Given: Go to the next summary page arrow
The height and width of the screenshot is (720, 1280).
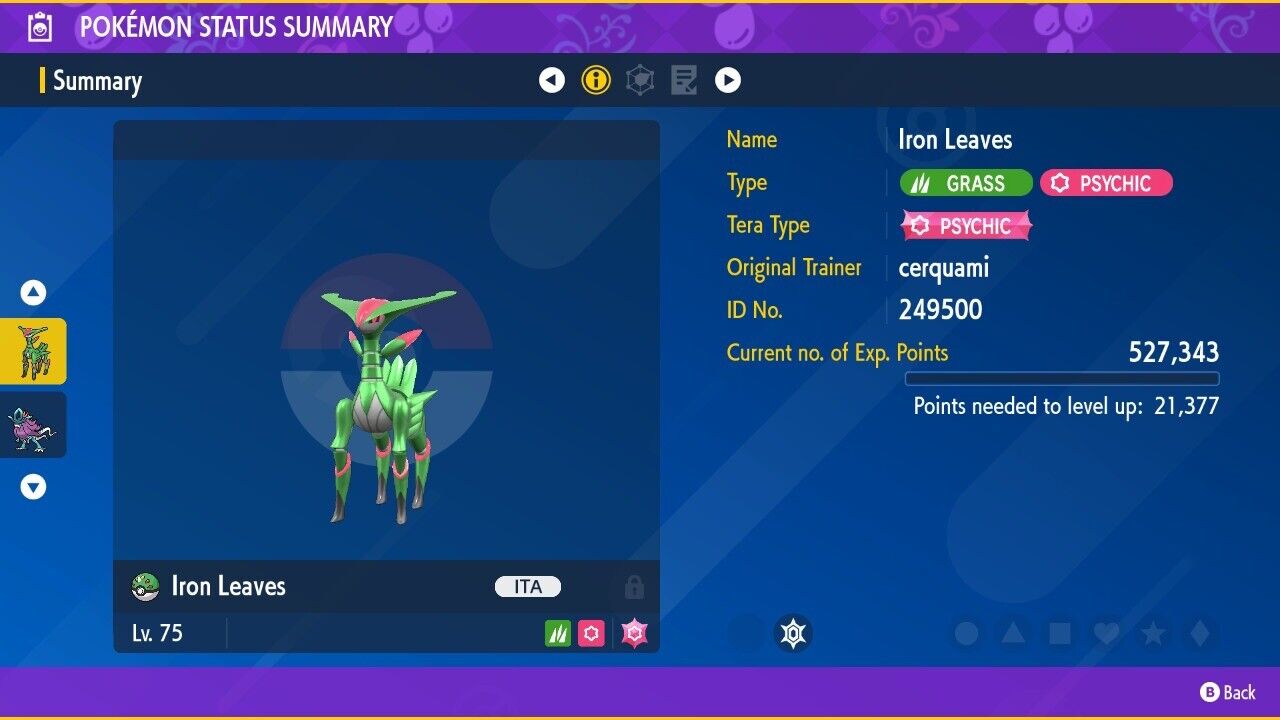Looking at the screenshot, I should click(728, 80).
